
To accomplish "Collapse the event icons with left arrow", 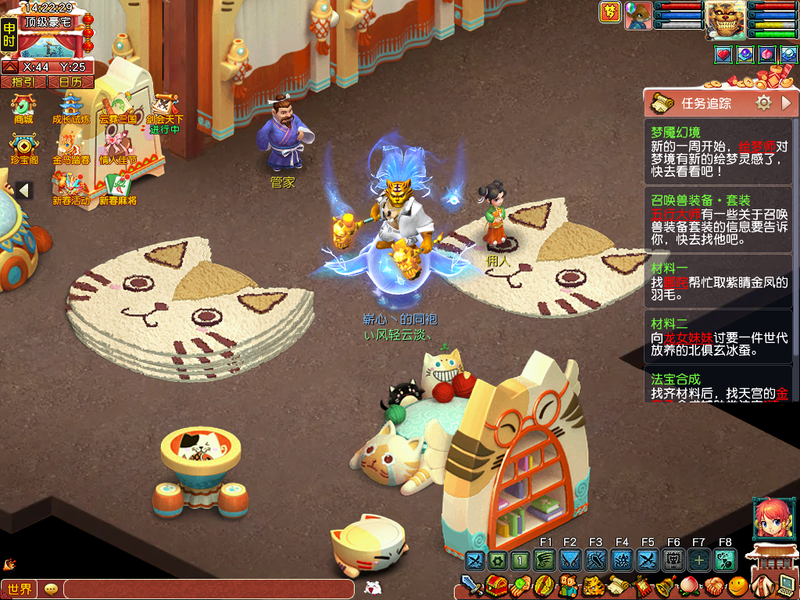I will point(23,190).
